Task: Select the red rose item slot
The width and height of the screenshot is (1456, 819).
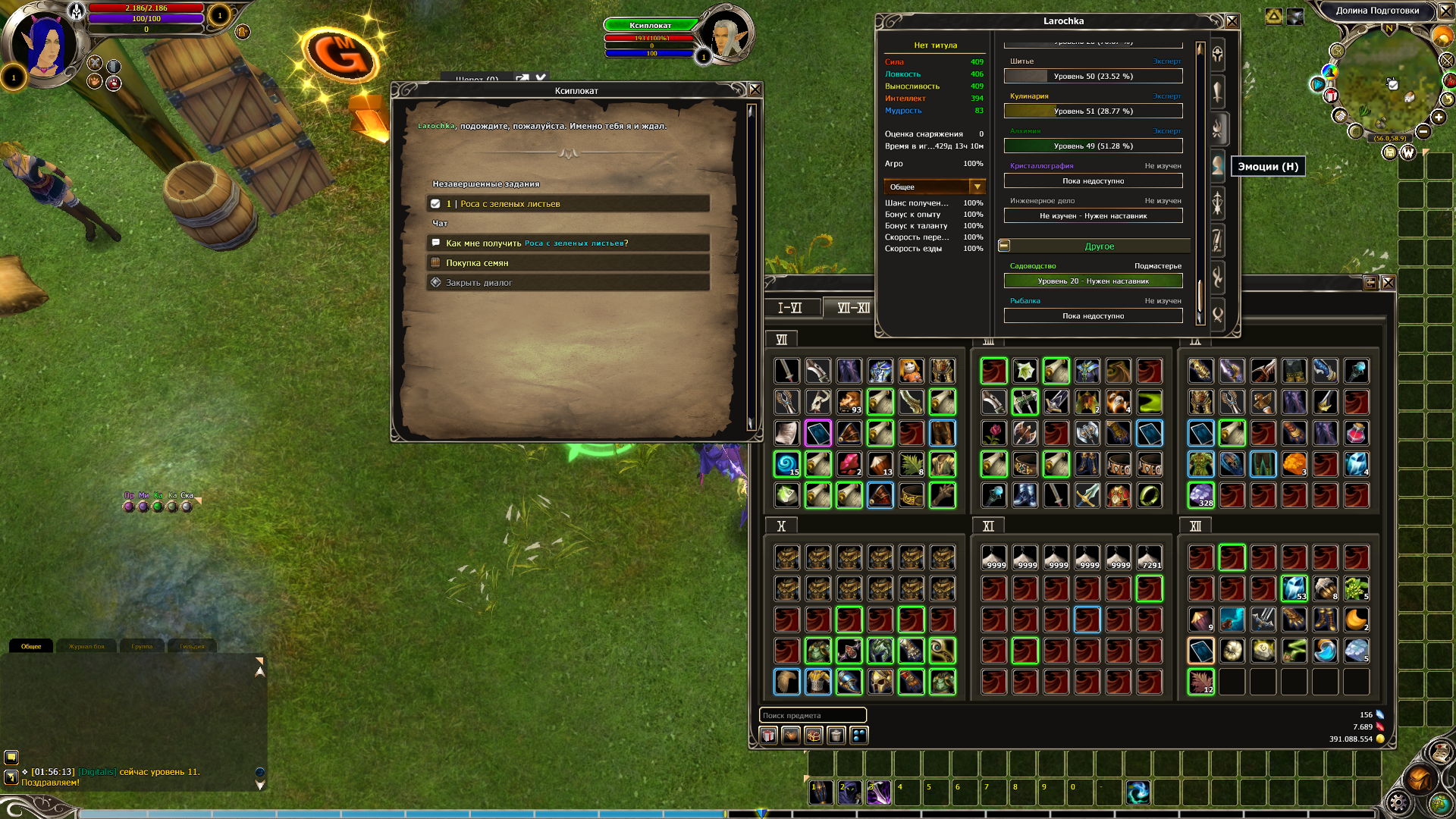Action: click(x=993, y=433)
